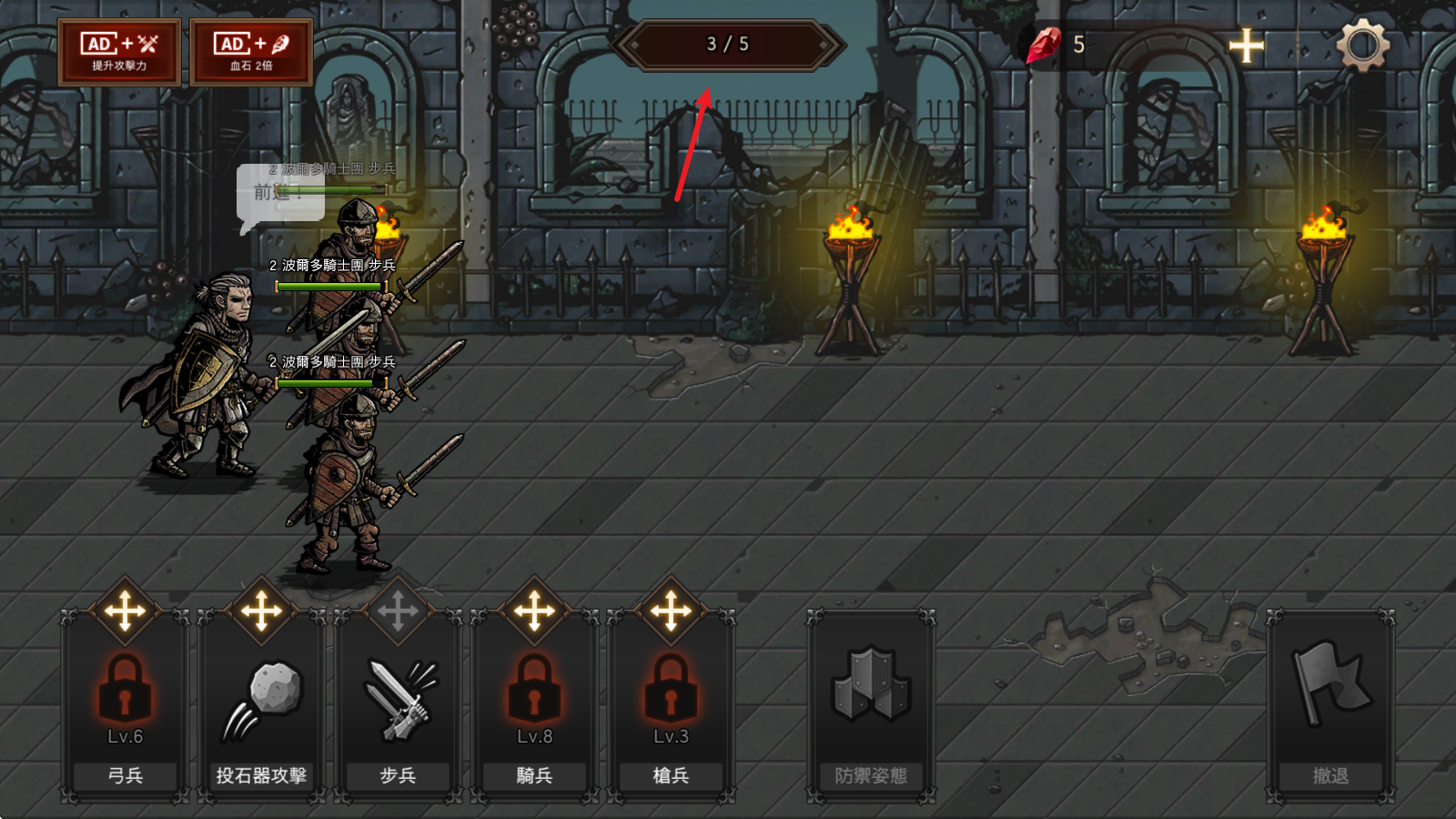Activate the AD double blood stone bonus
This screenshot has height=819, width=1456.
(252, 53)
